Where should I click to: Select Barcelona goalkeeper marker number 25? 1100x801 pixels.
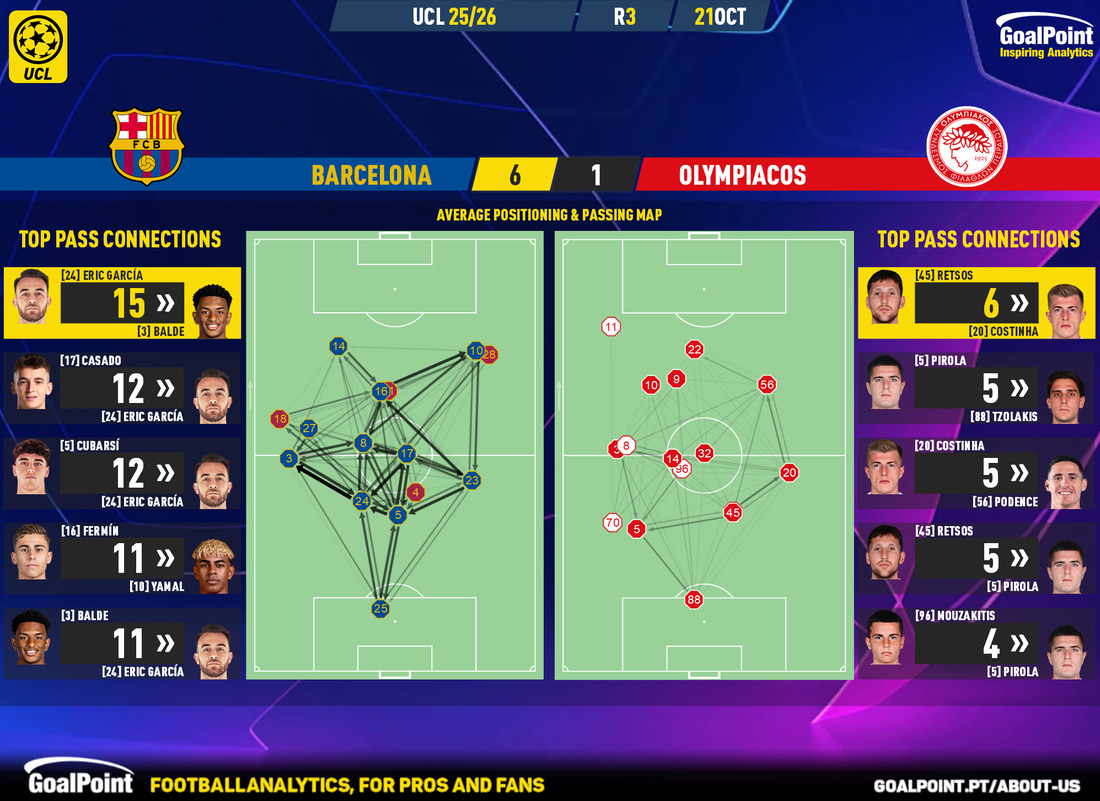[x=380, y=608]
